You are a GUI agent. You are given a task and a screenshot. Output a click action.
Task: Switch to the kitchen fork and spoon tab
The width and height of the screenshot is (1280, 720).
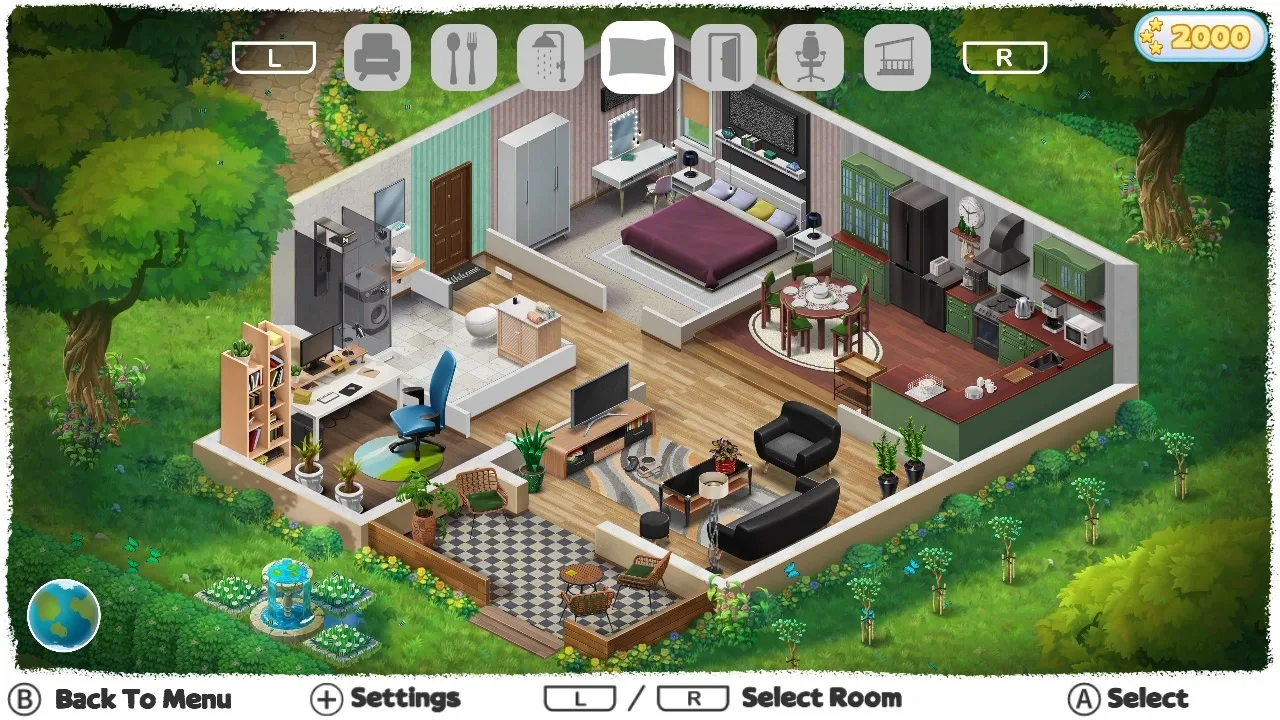tap(464, 58)
